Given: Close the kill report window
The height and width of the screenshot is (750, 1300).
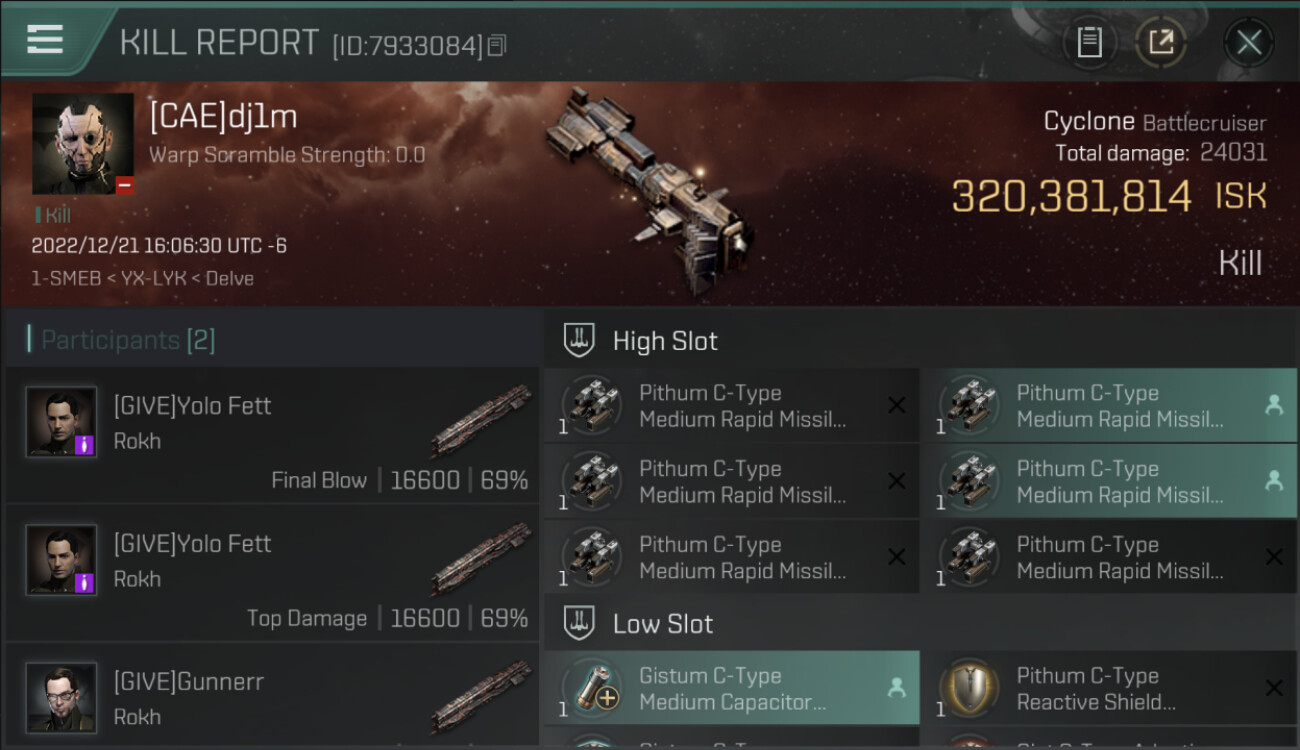Looking at the screenshot, I should [x=1248, y=42].
